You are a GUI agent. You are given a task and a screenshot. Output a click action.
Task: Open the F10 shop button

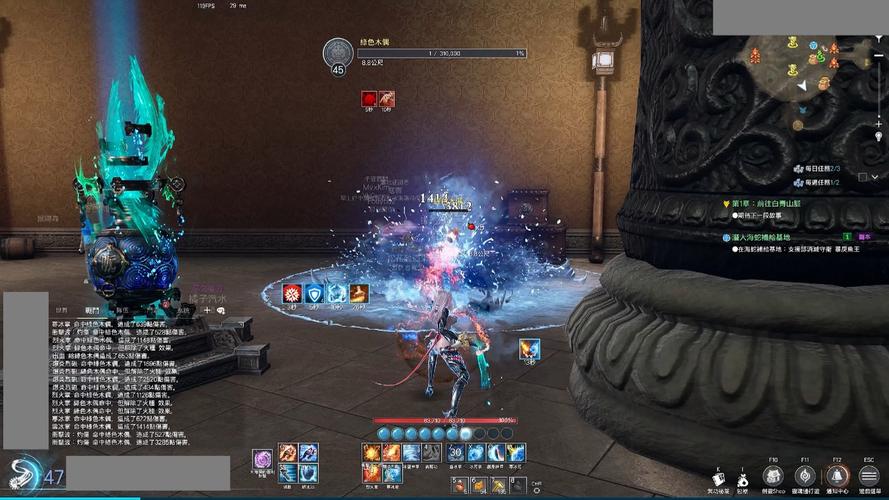(773, 476)
